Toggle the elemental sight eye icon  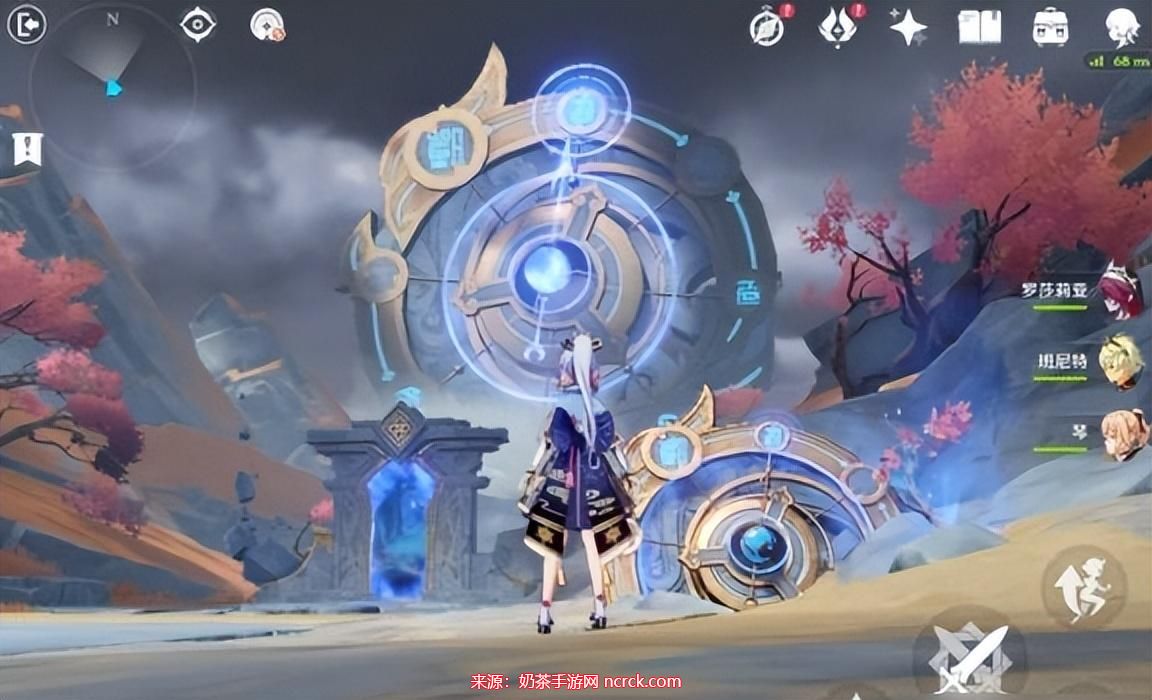coord(198,25)
